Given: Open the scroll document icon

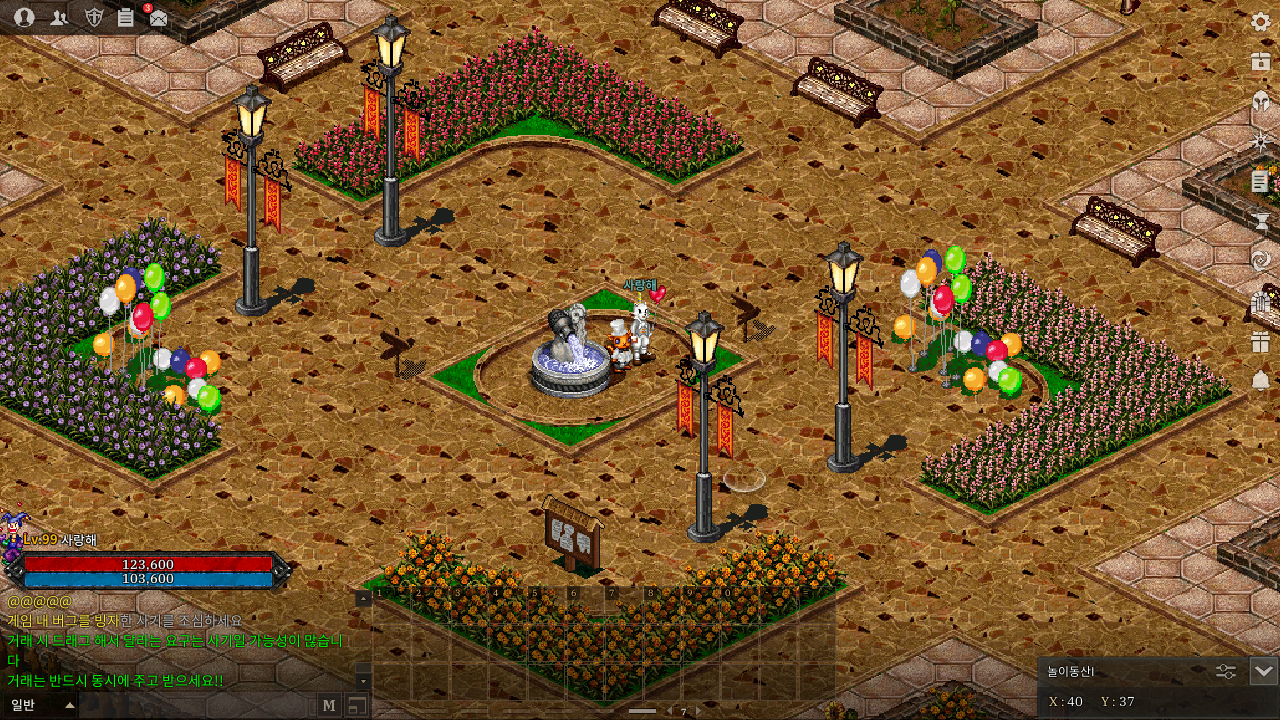Looking at the screenshot, I should (1260, 181).
